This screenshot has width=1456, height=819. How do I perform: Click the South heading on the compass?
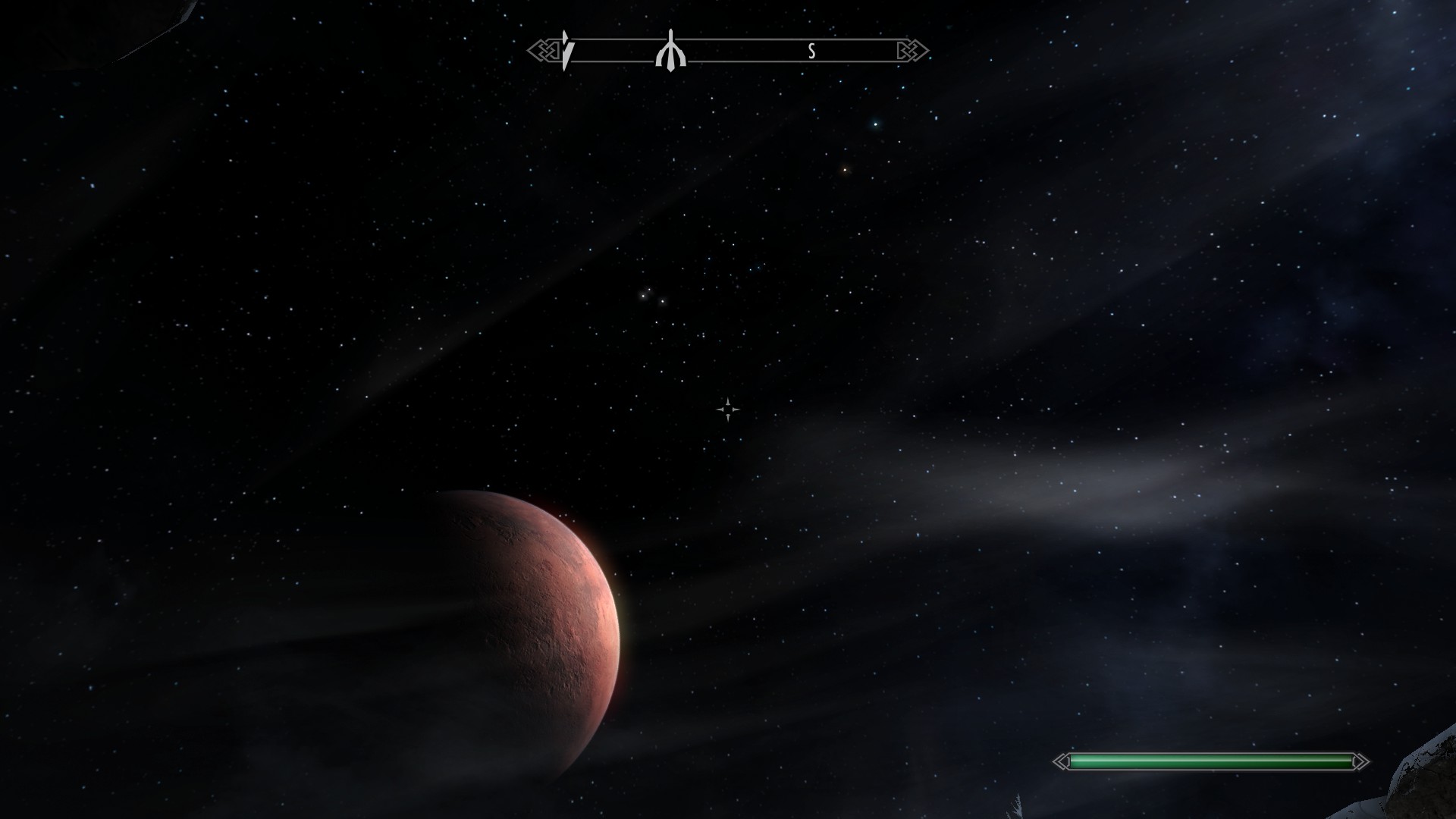click(x=811, y=52)
